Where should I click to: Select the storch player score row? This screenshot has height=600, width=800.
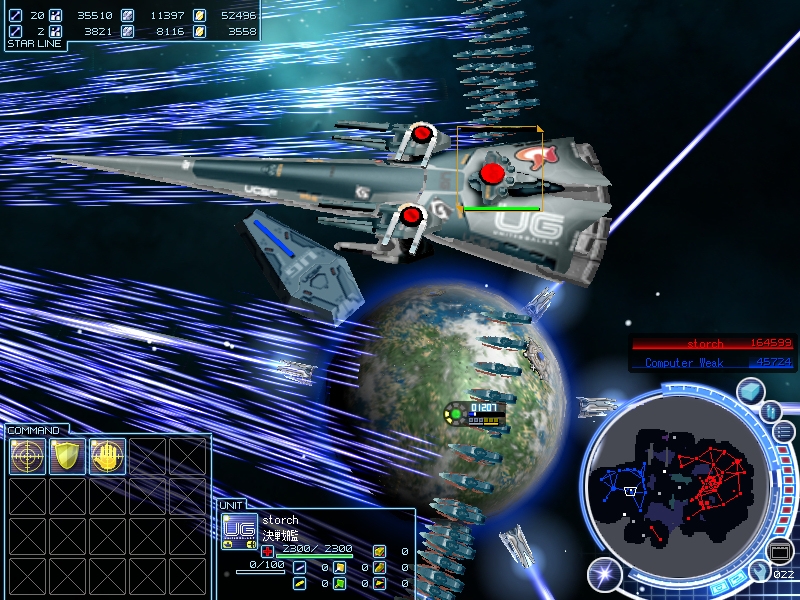713,344
